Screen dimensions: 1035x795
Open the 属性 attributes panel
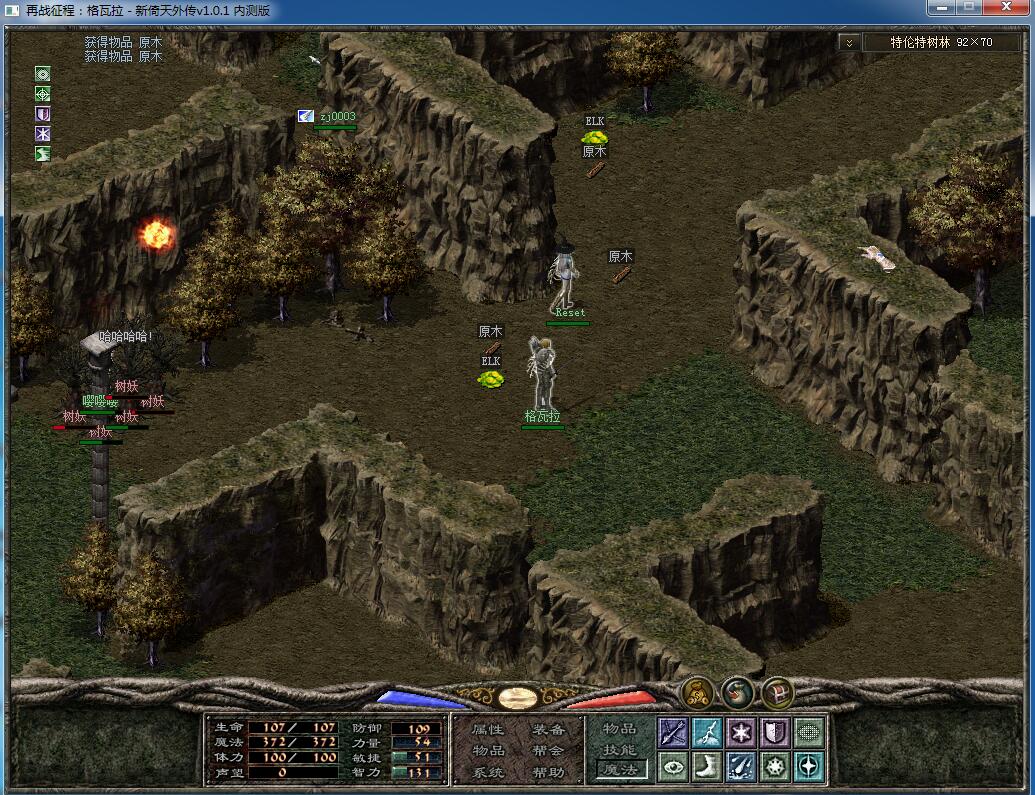click(x=488, y=729)
